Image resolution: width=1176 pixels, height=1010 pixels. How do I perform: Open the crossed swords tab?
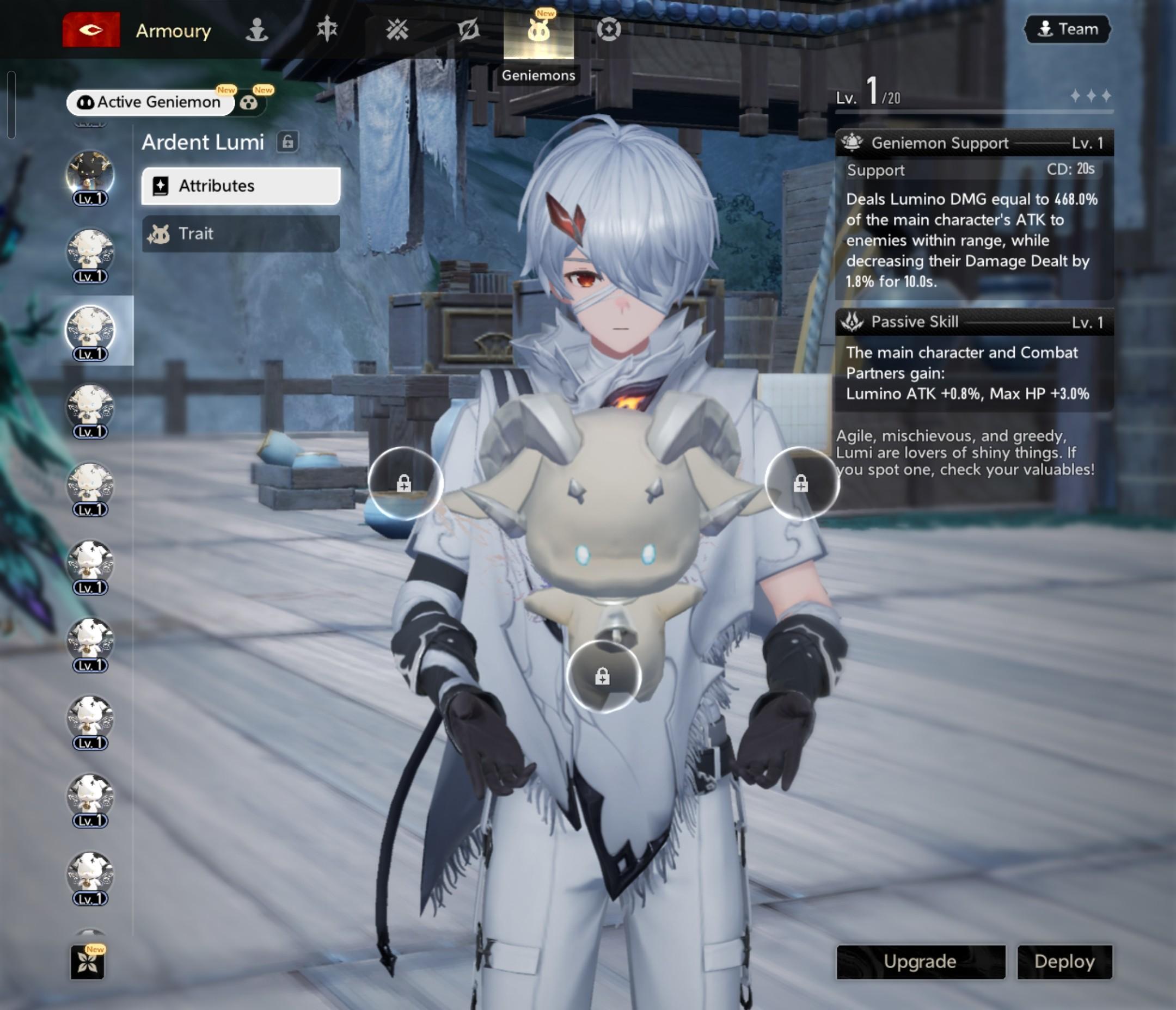click(x=397, y=29)
